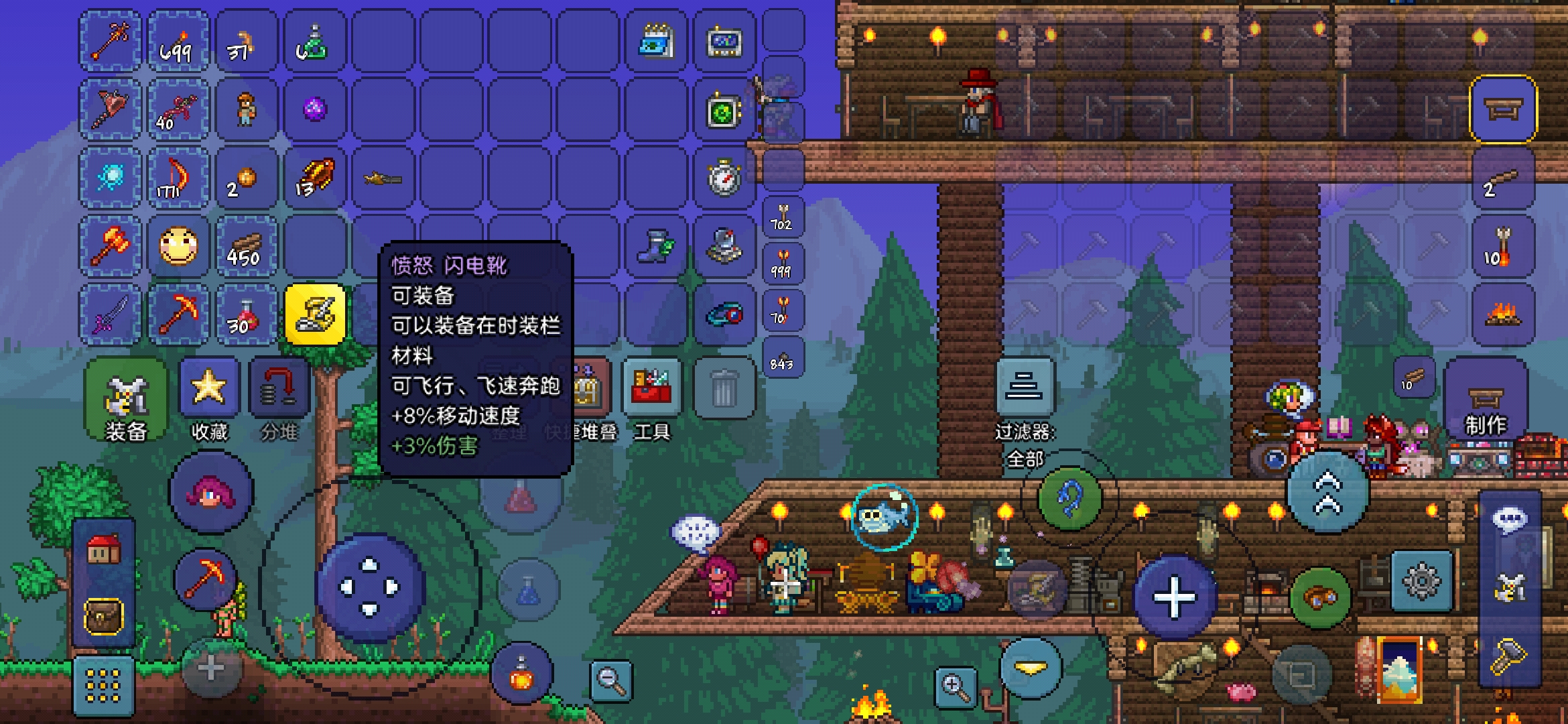Tap the double-arrow jump button
Screen dimensions: 1568x724
click(x=1327, y=493)
